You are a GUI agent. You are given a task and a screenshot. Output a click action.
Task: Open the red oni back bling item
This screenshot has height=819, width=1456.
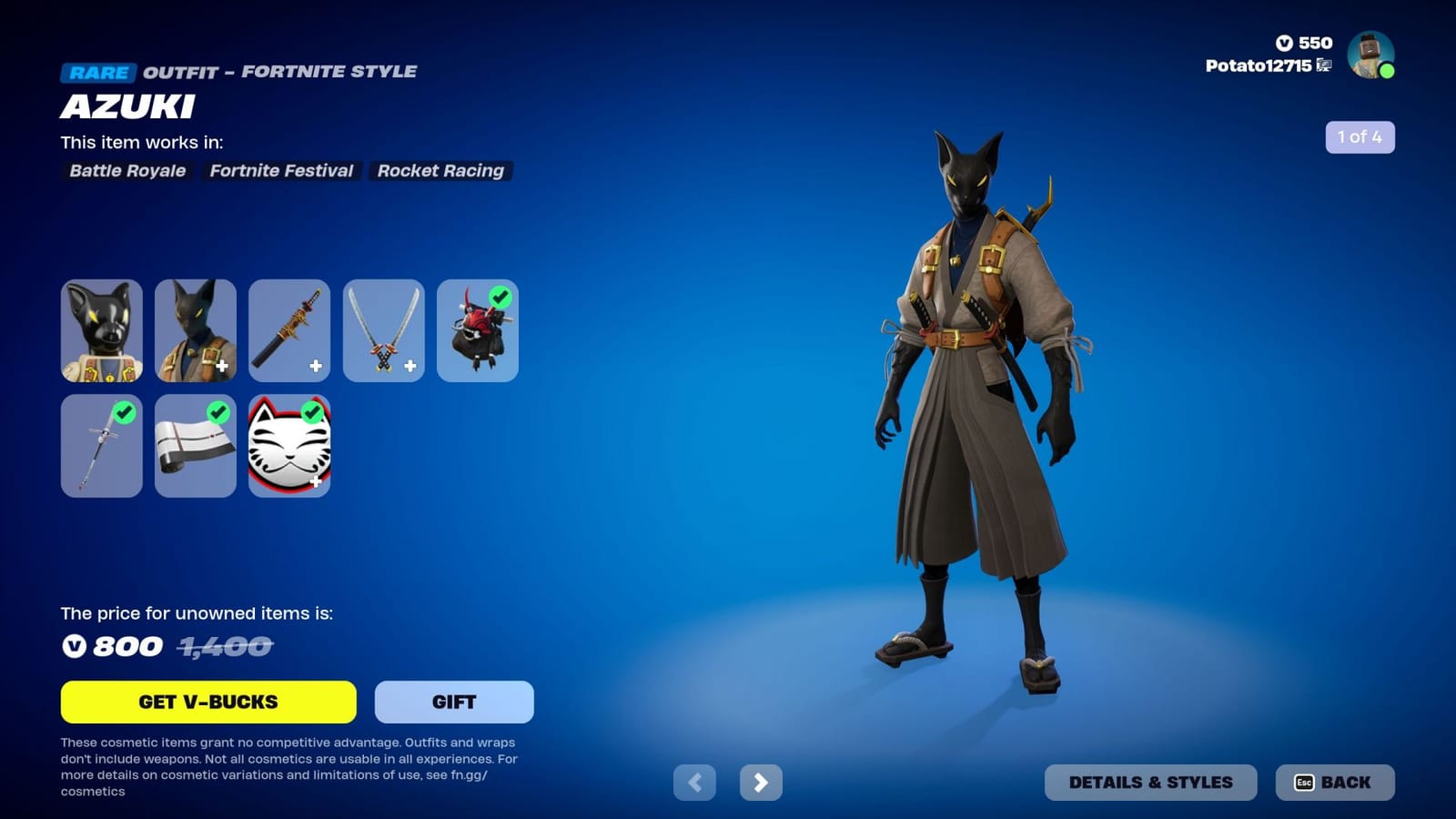pyautogui.click(x=477, y=330)
